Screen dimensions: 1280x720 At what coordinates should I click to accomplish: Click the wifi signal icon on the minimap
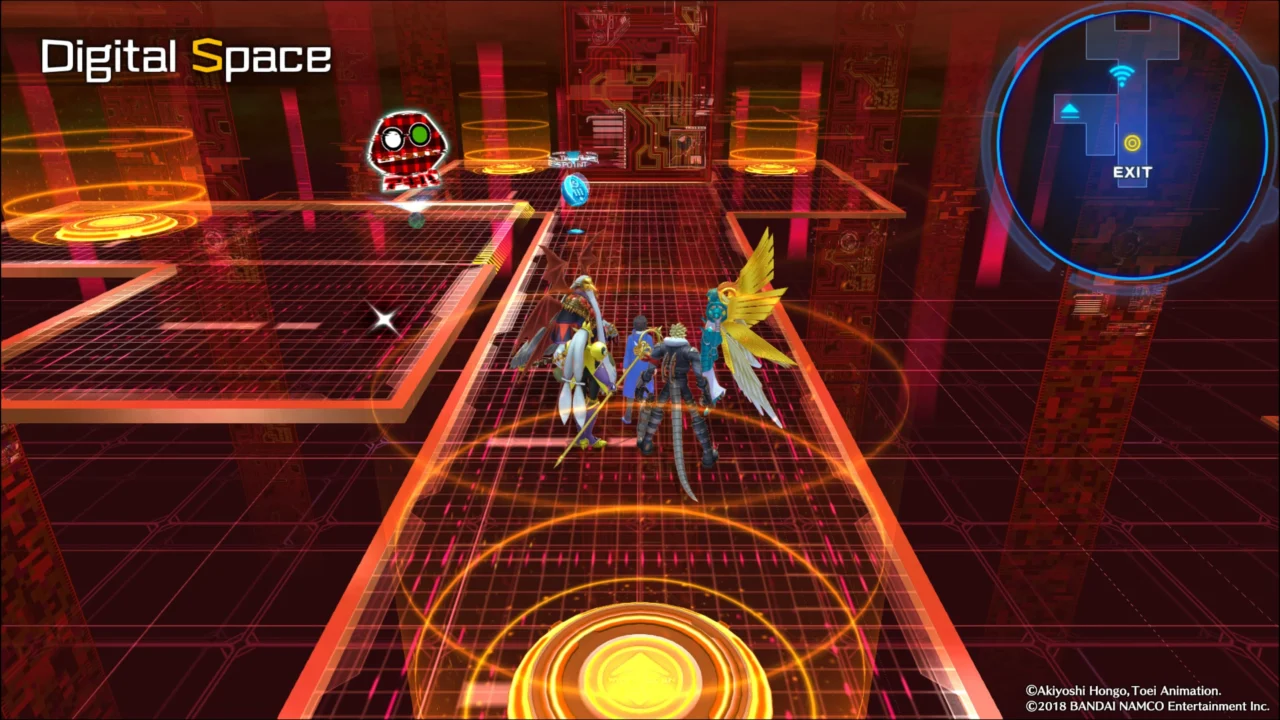[x=1121, y=74]
